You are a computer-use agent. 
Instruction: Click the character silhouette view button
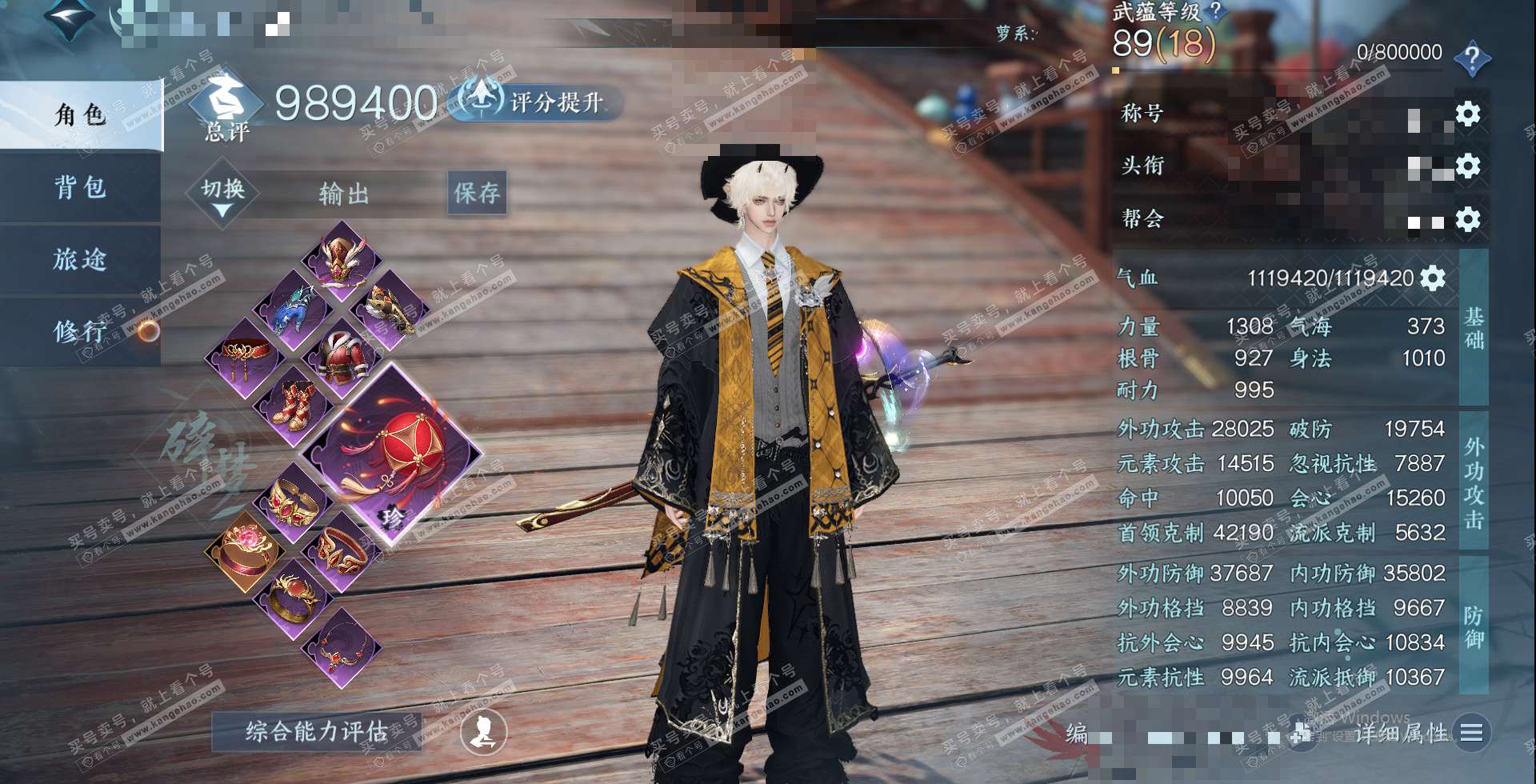click(x=484, y=731)
